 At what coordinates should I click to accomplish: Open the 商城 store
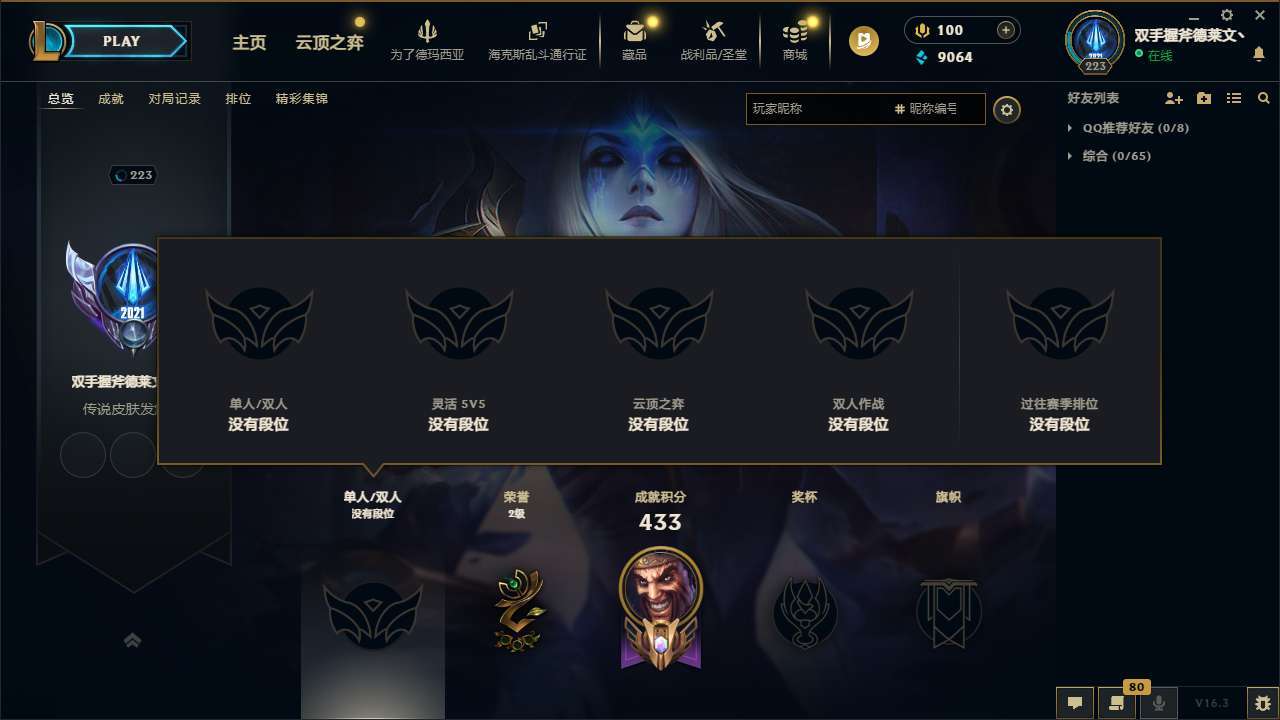[x=795, y=40]
